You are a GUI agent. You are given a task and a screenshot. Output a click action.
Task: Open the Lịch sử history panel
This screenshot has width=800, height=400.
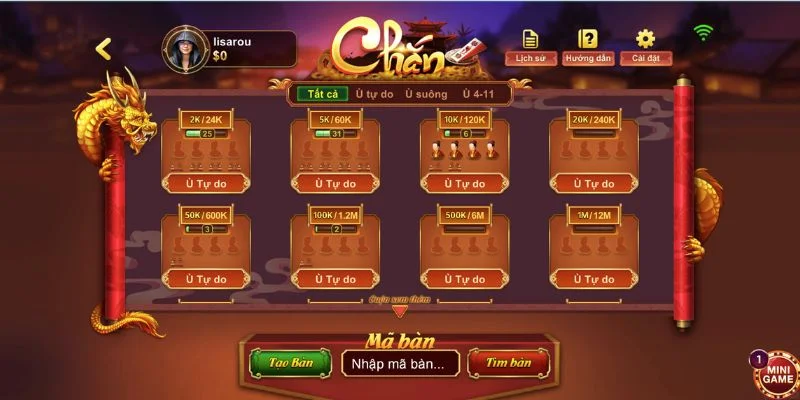(x=529, y=47)
